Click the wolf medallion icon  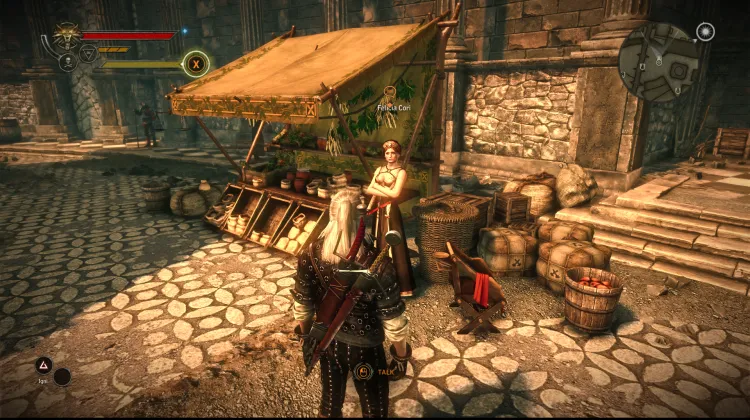coord(67,35)
